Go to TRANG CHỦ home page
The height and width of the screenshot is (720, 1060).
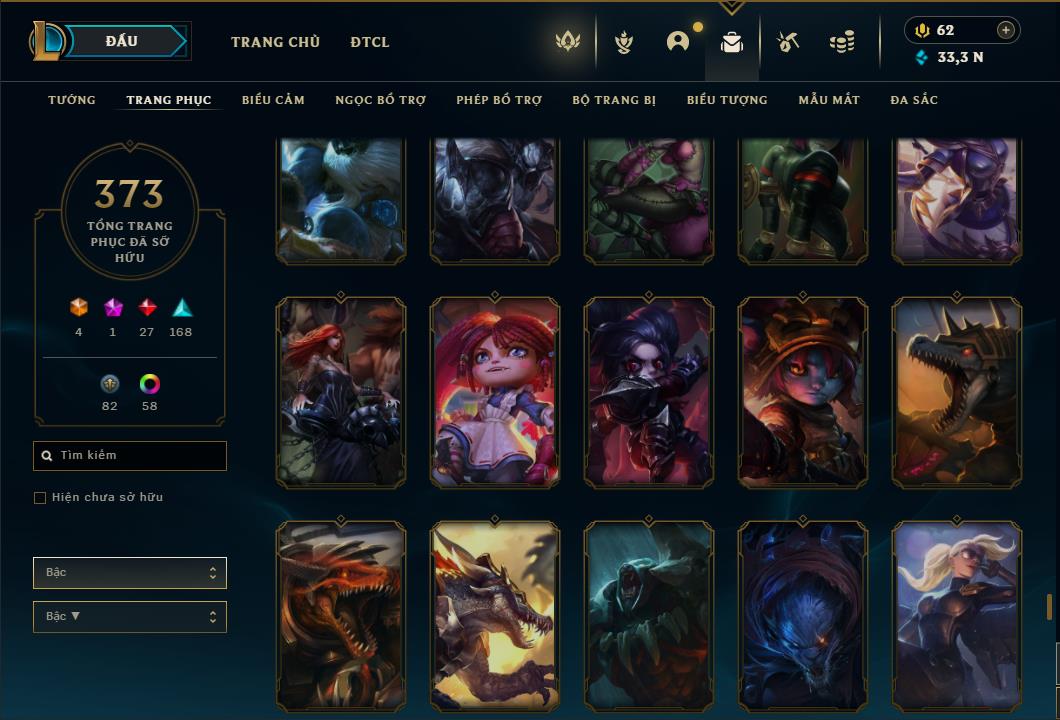click(275, 42)
